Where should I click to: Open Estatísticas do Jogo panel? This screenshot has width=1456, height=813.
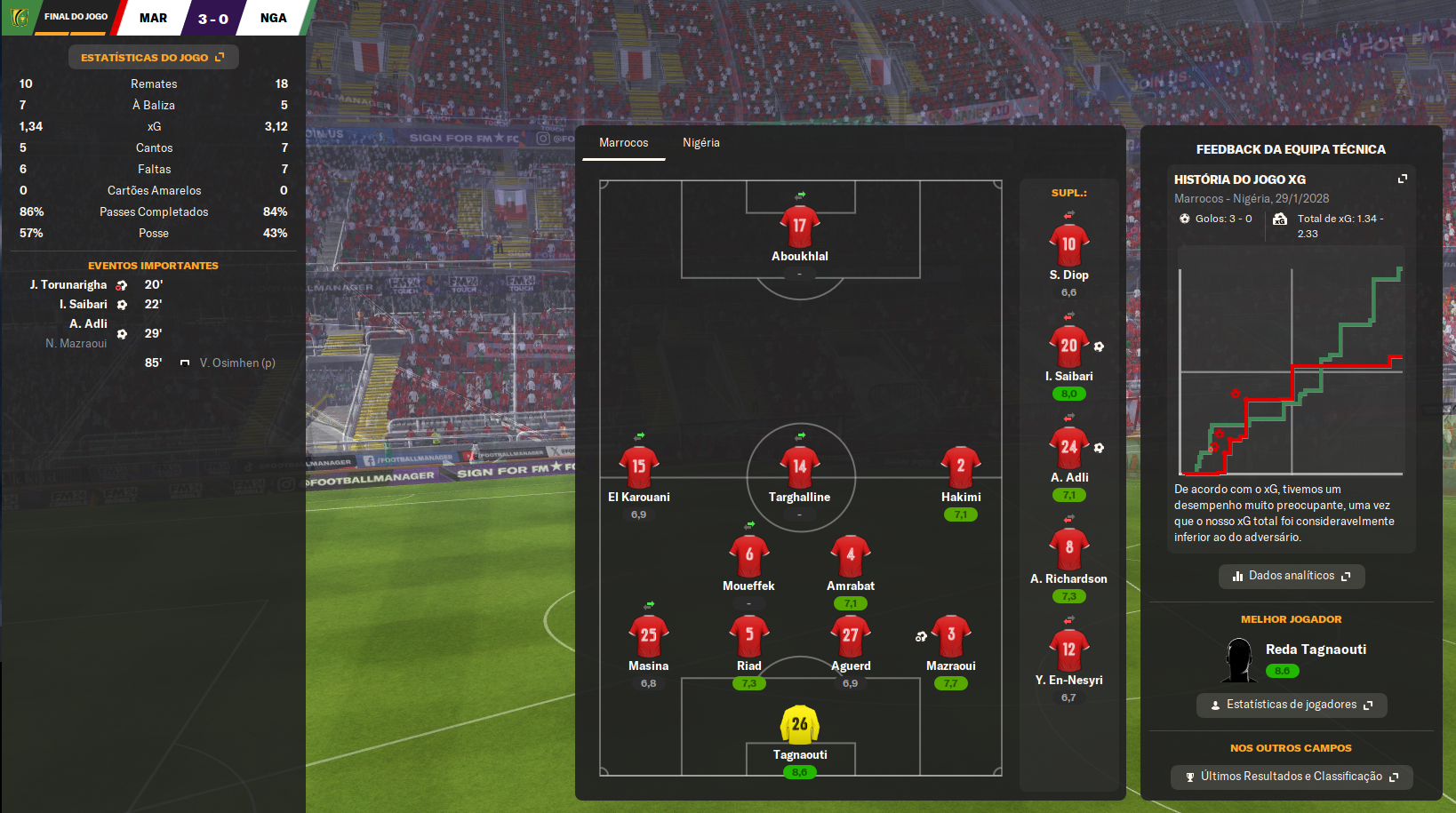153,58
